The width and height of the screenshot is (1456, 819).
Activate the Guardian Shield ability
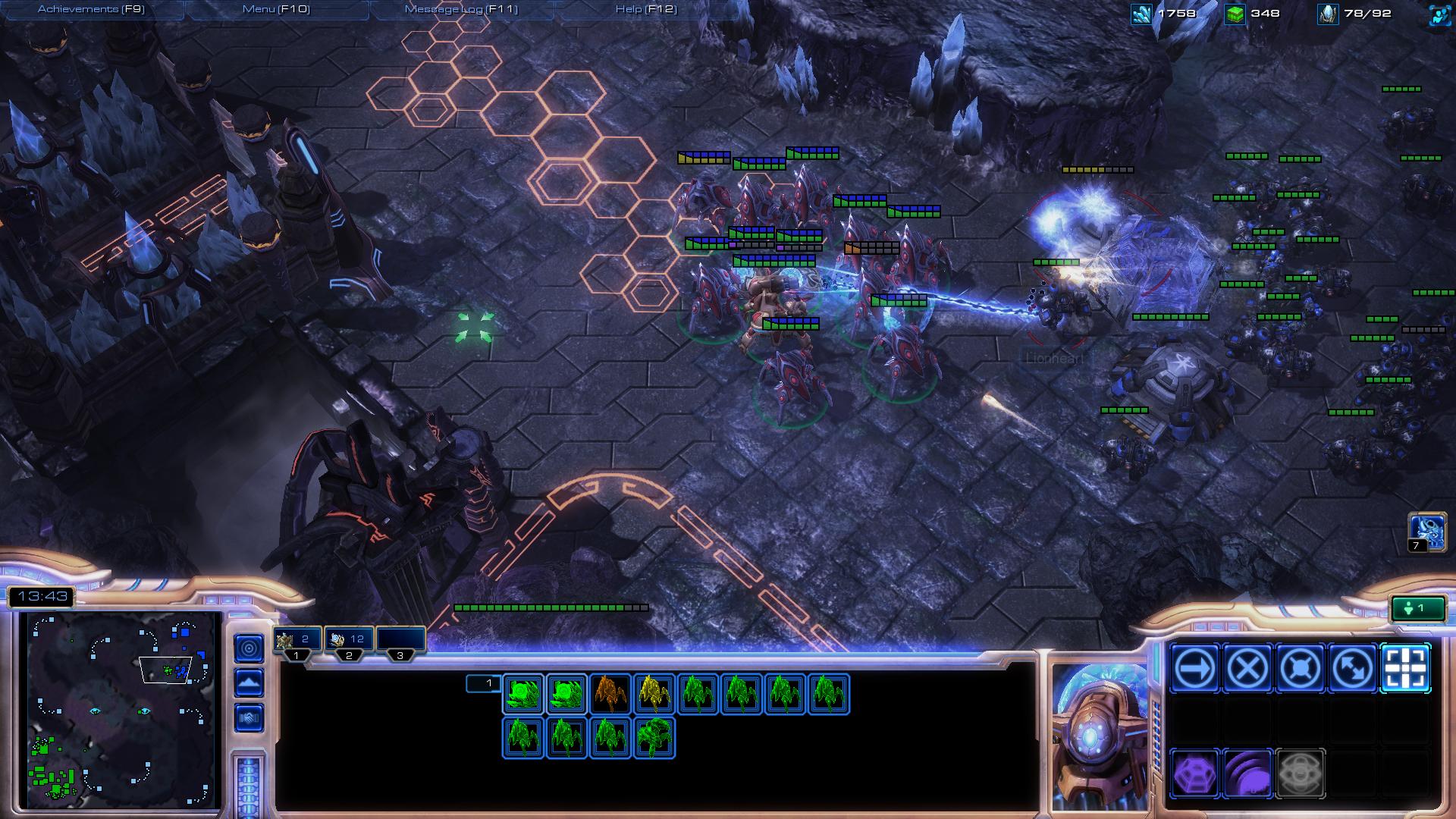pyautogui.click(x=1247, y=773)
